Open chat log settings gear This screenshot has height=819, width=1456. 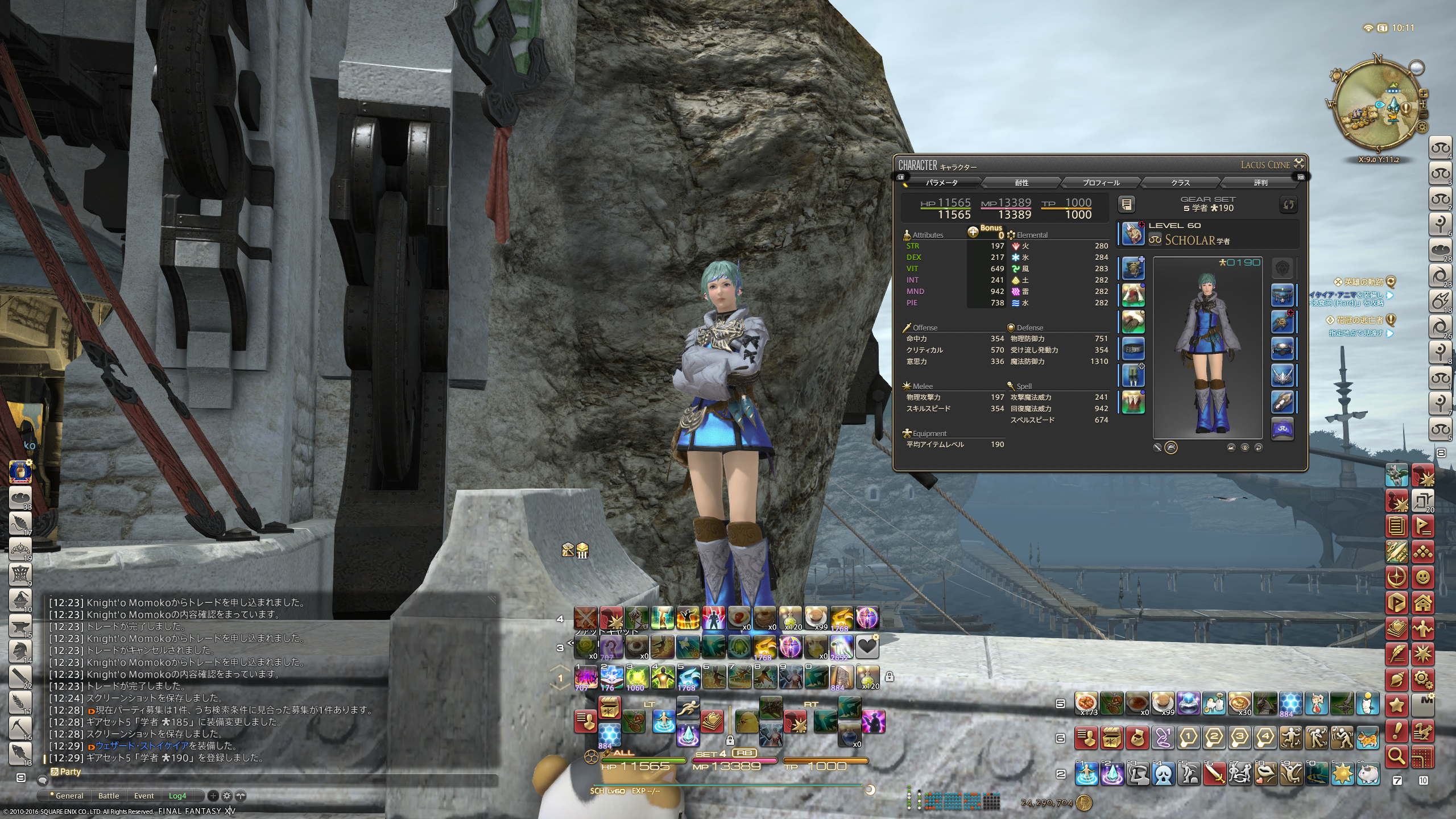(x=226, y=796)
